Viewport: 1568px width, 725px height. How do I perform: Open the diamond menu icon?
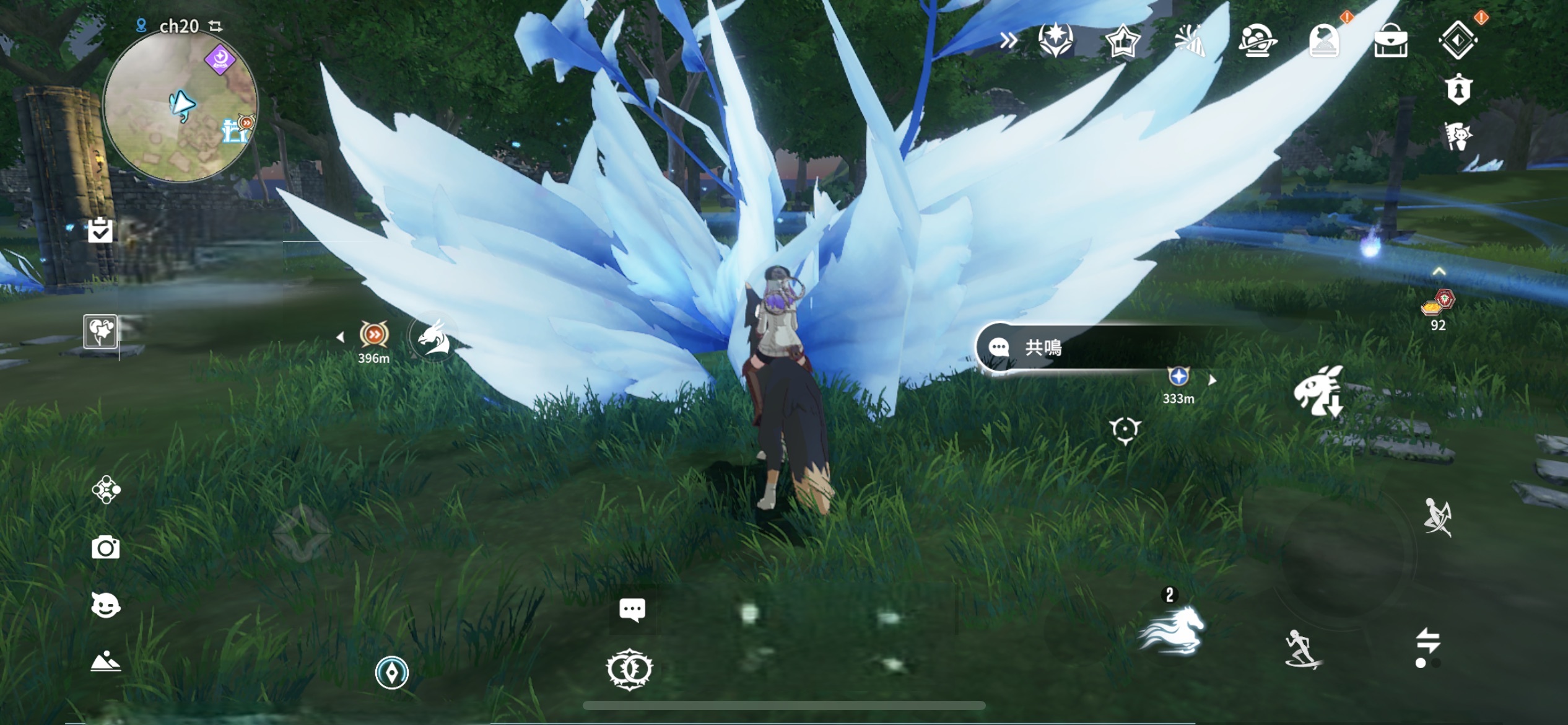click(1457, 40)
